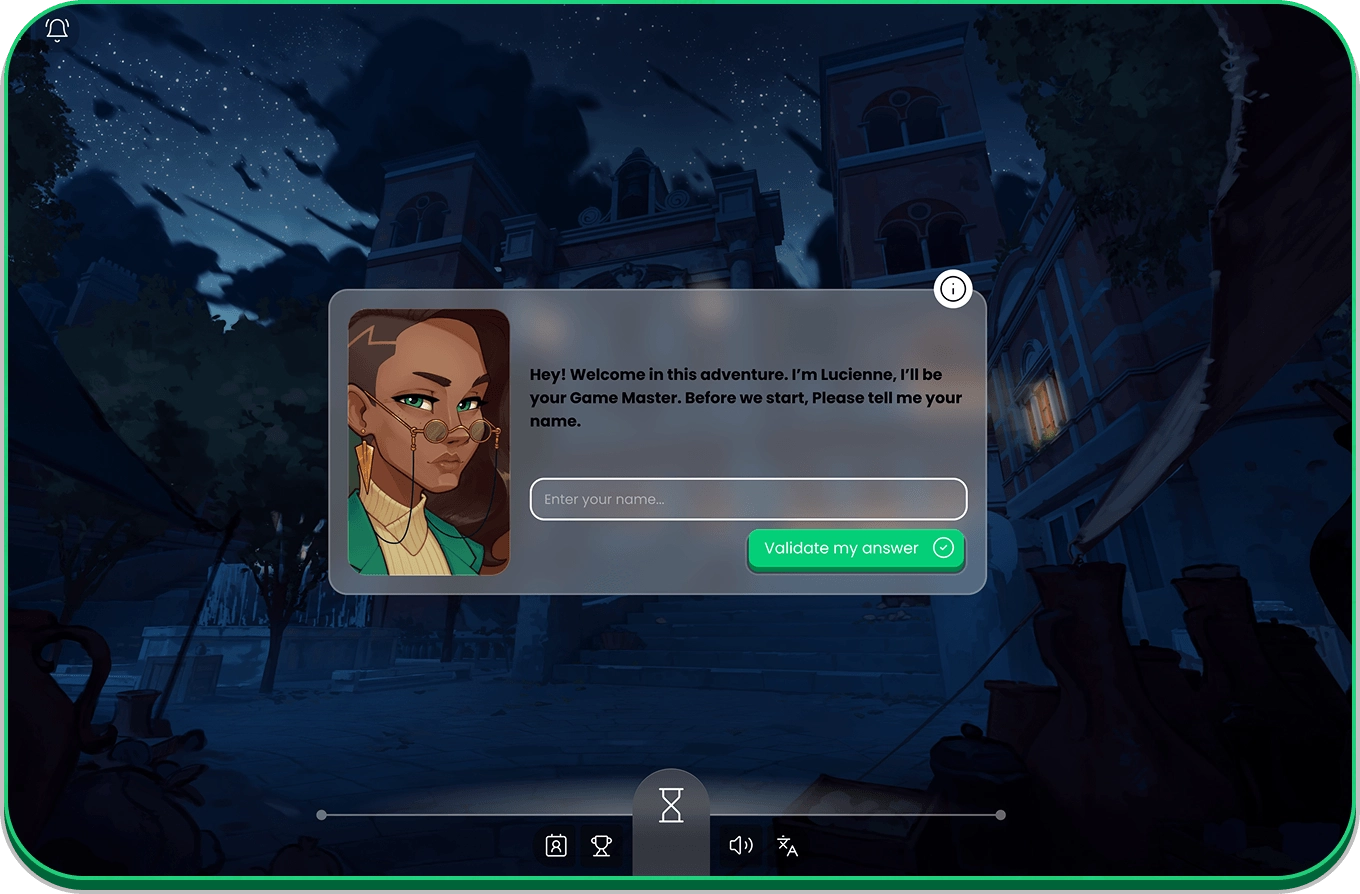Open the info circle on the dialogue box
The height and width of the screenshot is (894, 1360).
tap(953, 290)
